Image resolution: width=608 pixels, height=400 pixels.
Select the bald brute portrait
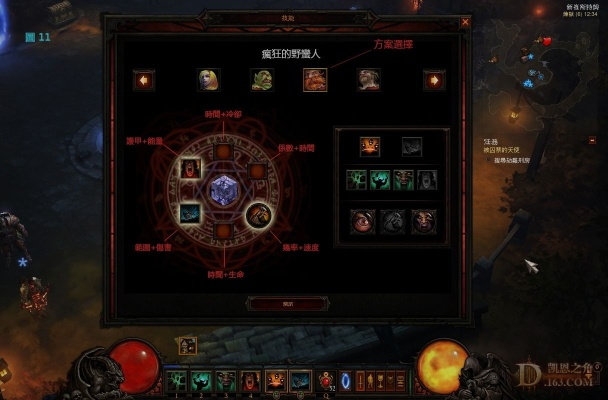click(x=369, y=80)
